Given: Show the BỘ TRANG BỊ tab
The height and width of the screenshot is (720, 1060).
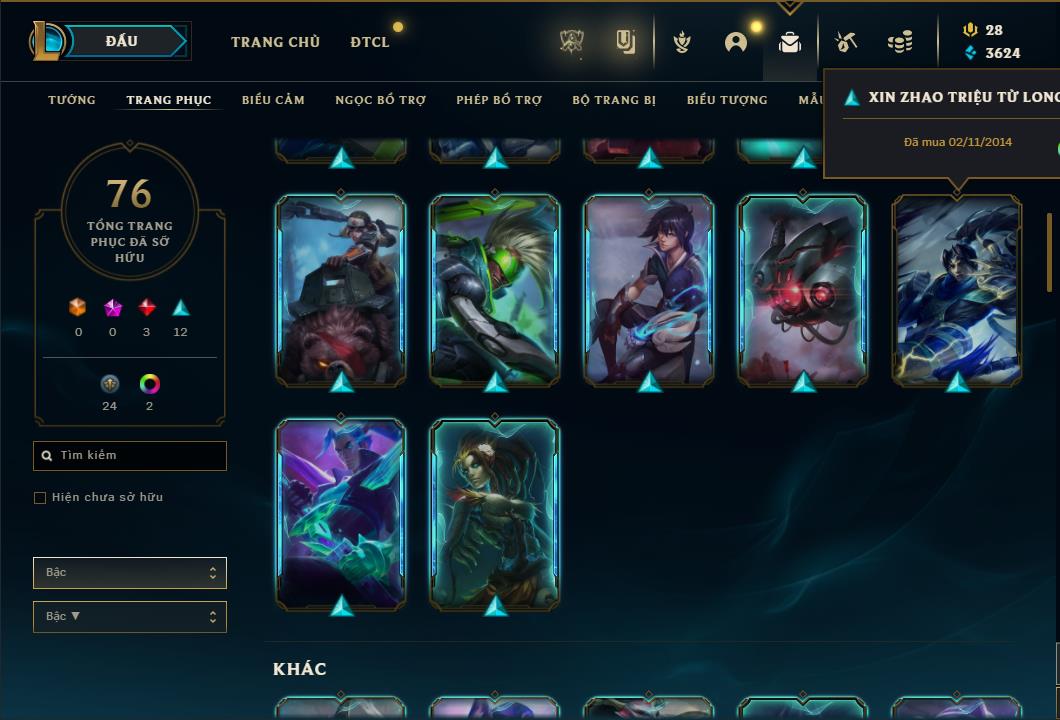Looking at the screenshot, I should pyautogui.click(x=614, y=100).
